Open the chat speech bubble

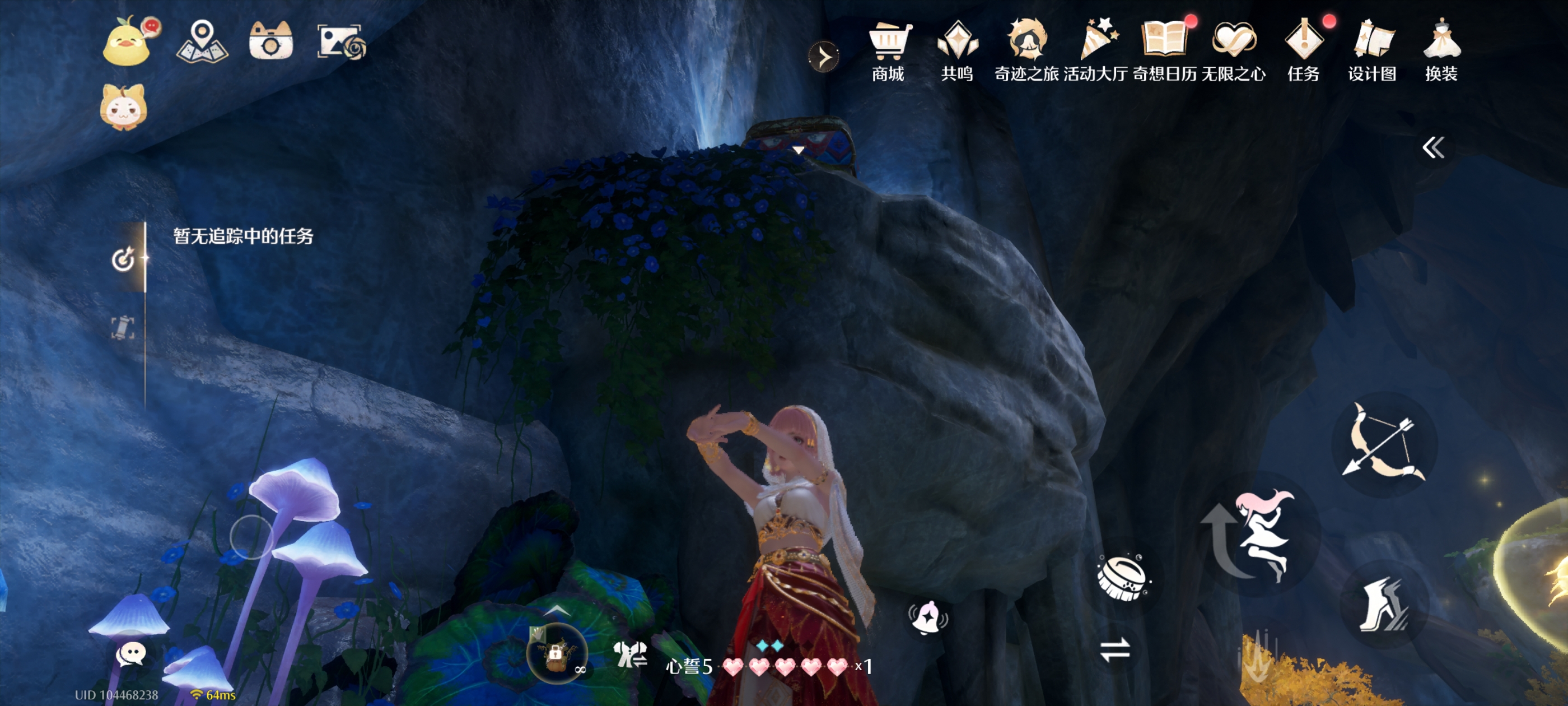(130, 655)
